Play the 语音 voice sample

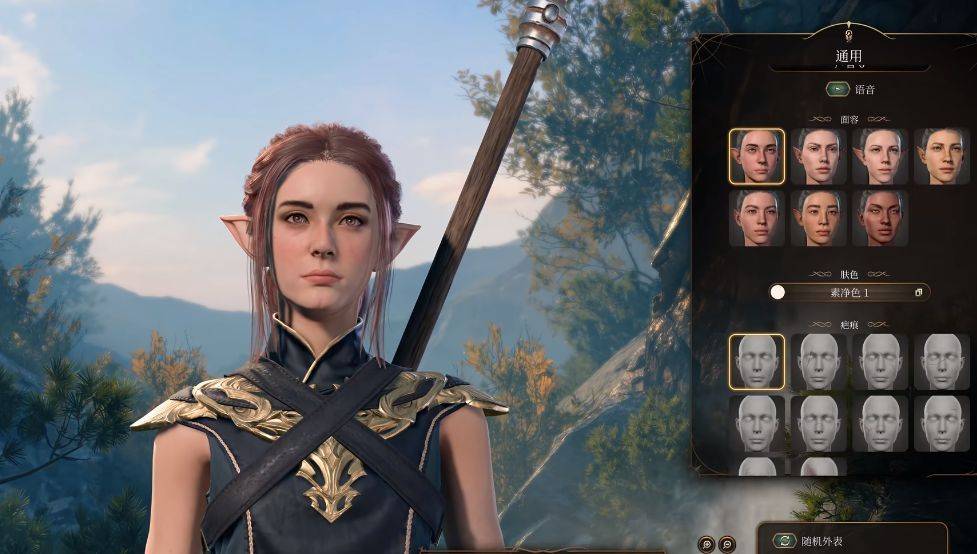(x=837, y=89)
